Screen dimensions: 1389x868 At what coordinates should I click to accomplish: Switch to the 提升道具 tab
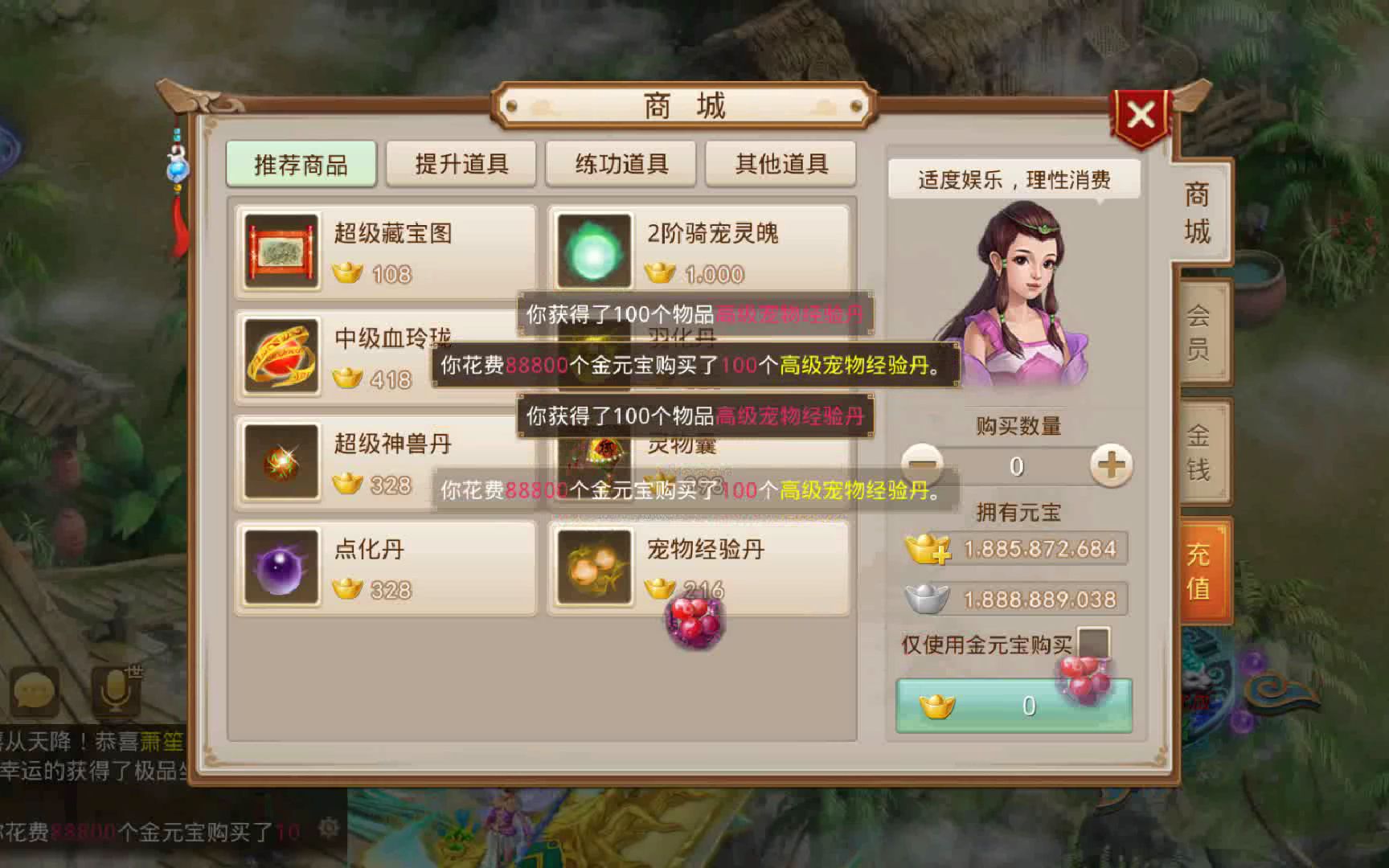(461, 163)
